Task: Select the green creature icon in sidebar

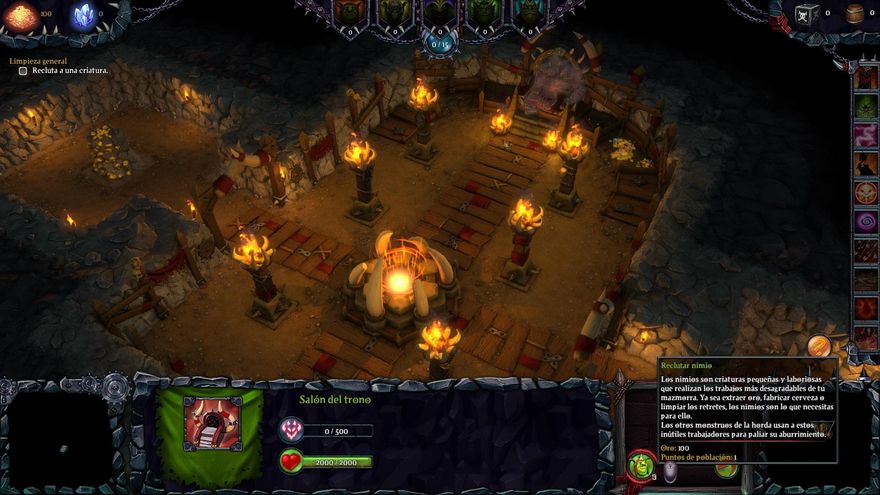Action: point(866,106)
